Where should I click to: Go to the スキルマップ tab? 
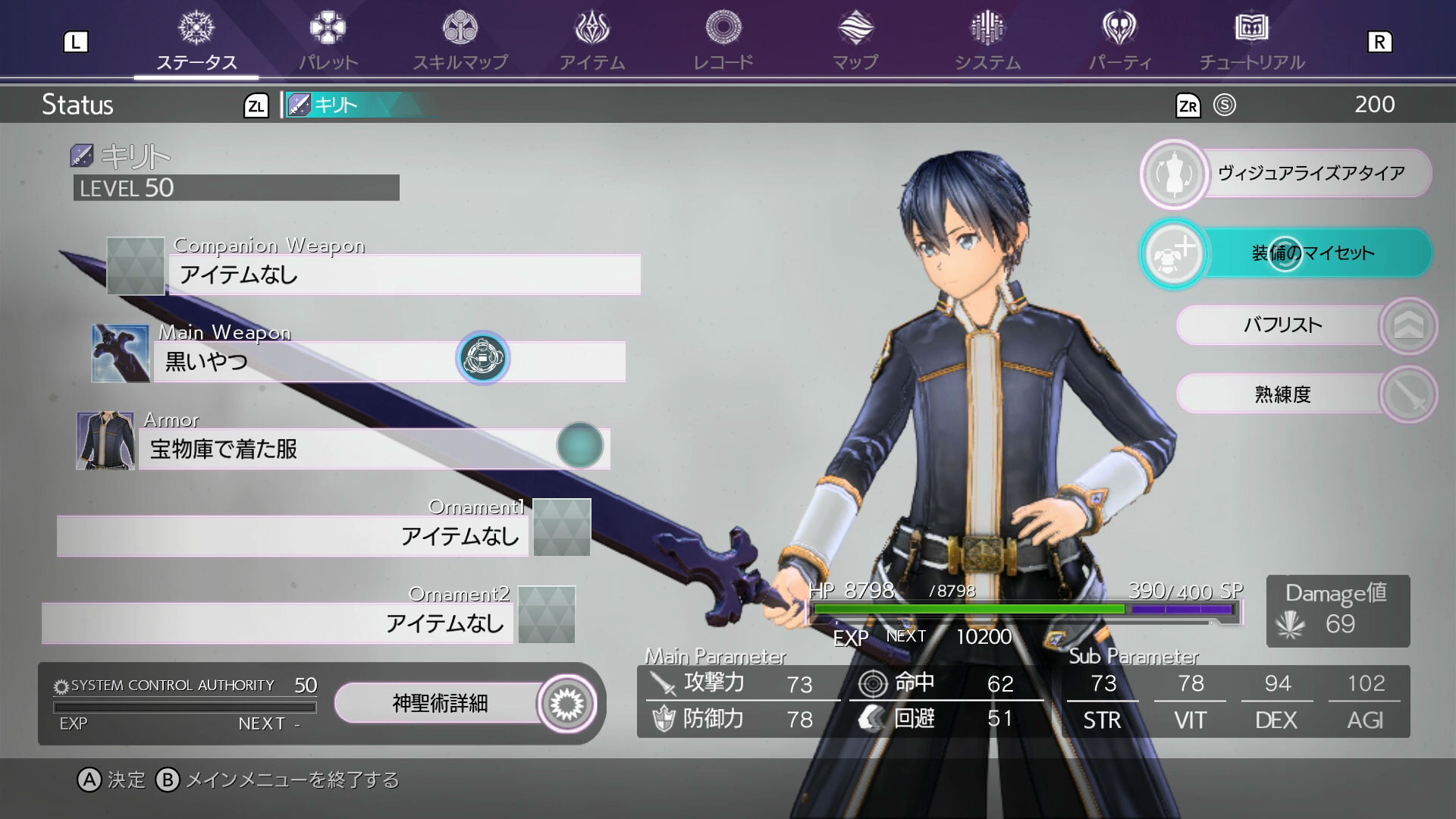[460, 42]
